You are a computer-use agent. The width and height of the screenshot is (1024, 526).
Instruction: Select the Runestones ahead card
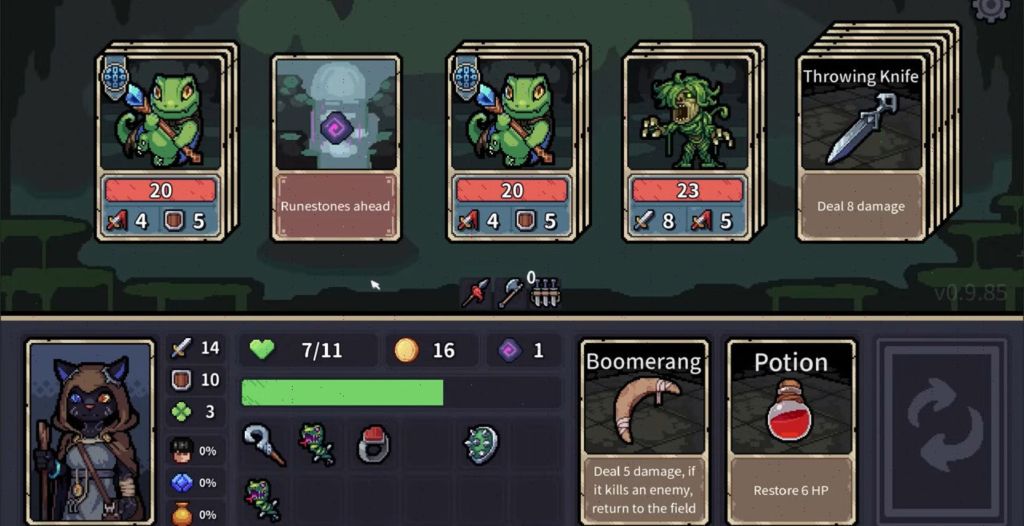click(x=336, y=147)
